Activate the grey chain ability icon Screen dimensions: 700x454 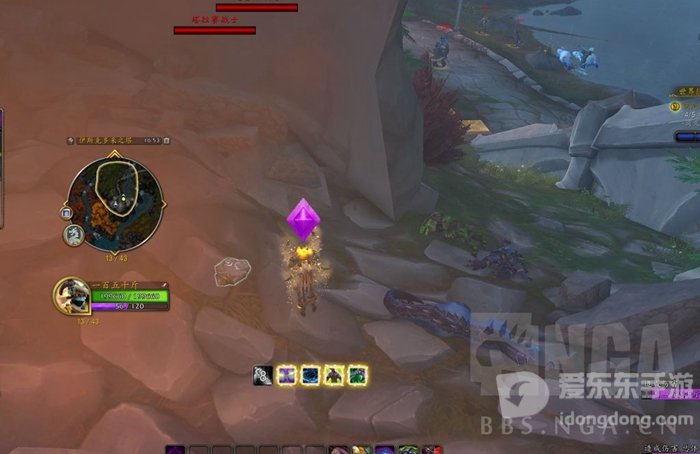point(264,376)
